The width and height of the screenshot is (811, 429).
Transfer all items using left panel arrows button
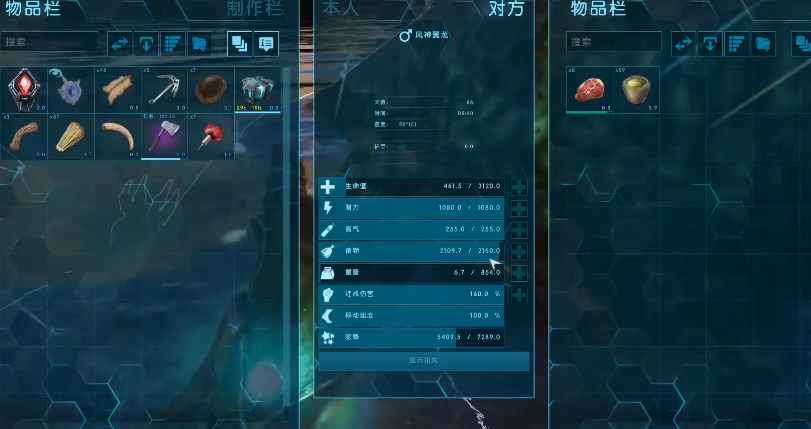coord(120,43)
